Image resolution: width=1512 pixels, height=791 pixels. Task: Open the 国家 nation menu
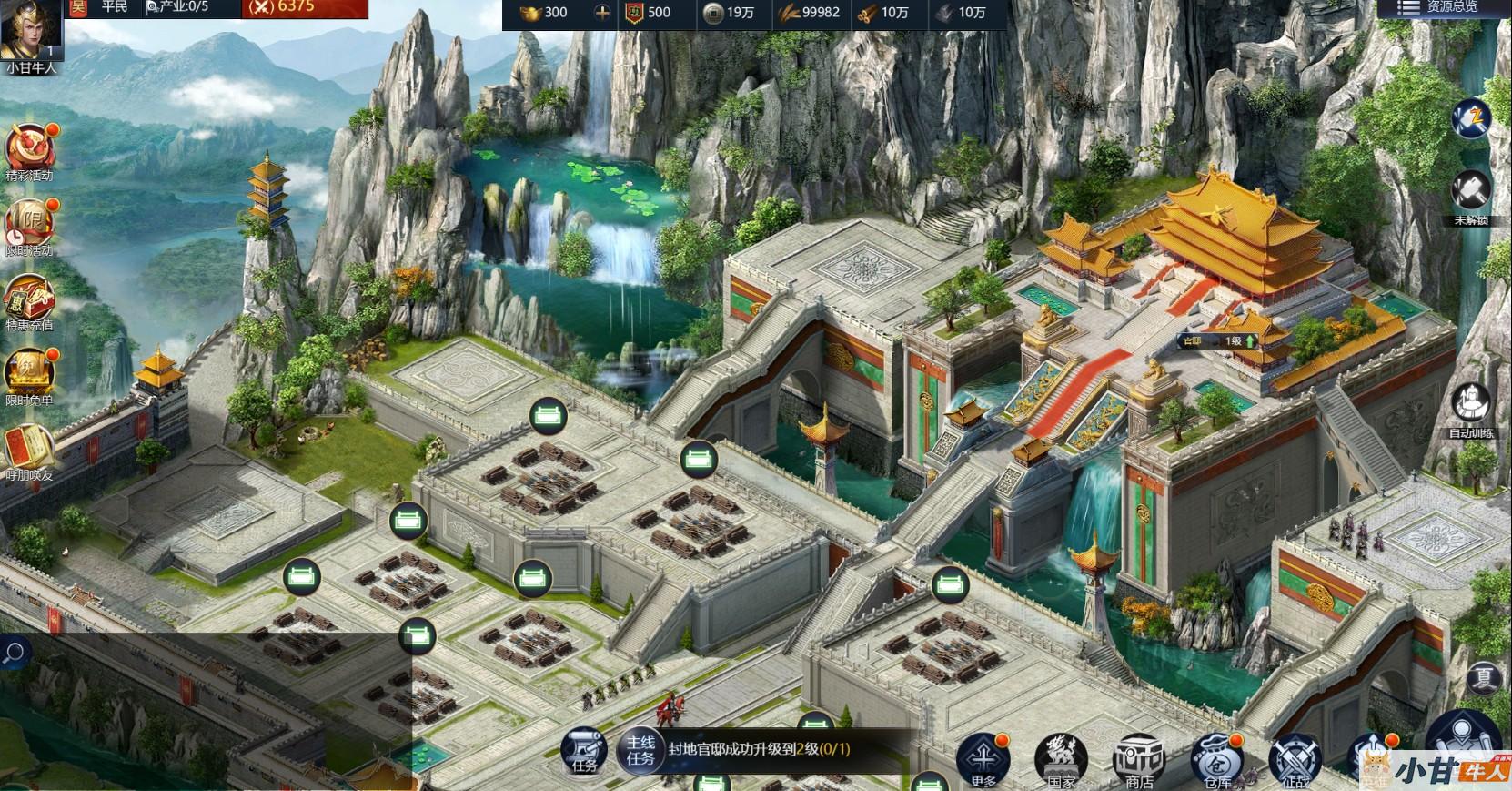(x=1061, y=758)
